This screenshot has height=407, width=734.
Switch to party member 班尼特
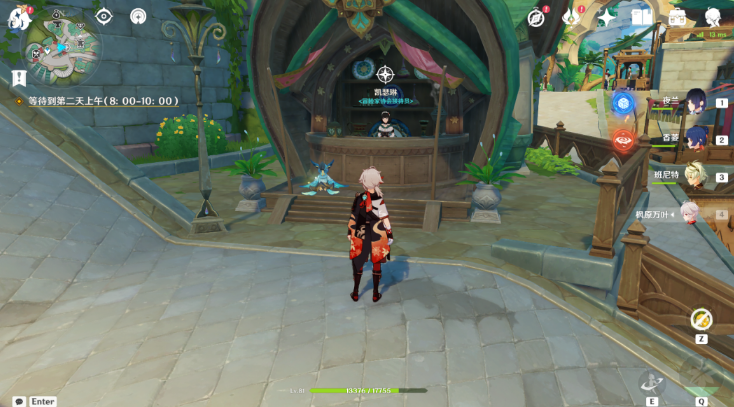coord(692,175)
